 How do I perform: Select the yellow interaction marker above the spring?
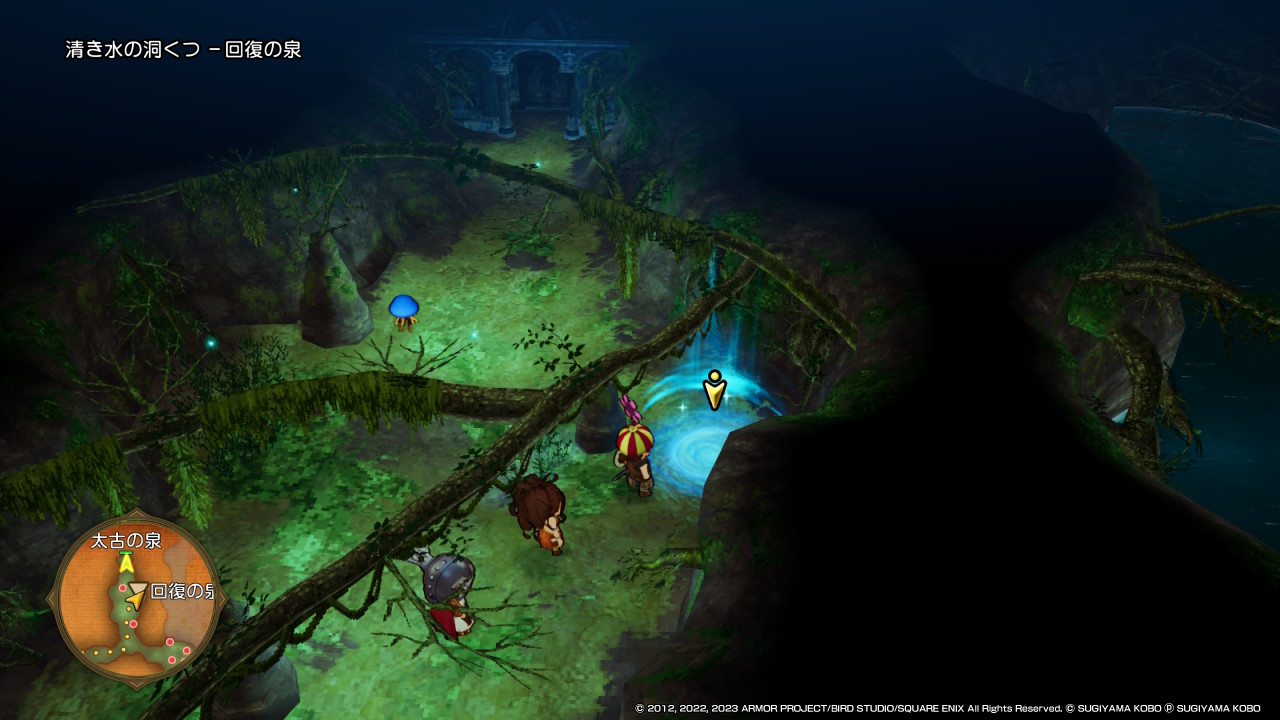point(713,390)
